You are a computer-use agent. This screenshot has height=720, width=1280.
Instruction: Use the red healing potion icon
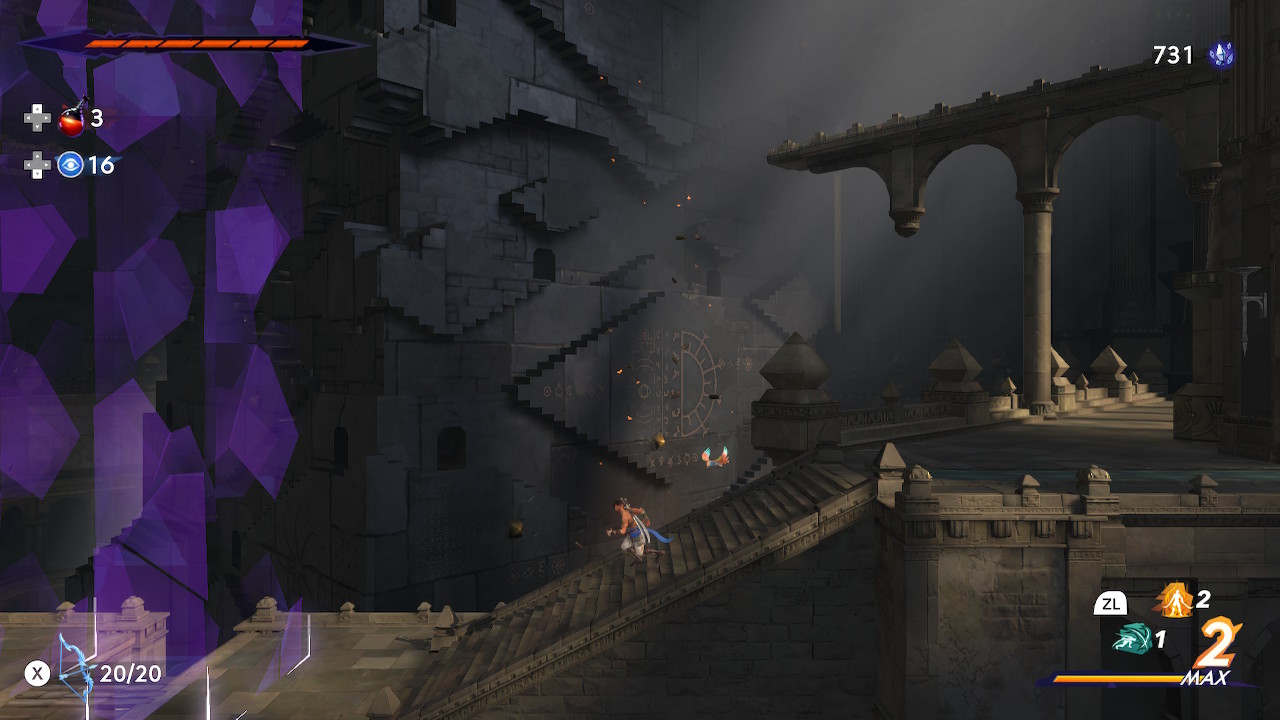[x=71, y=119]
